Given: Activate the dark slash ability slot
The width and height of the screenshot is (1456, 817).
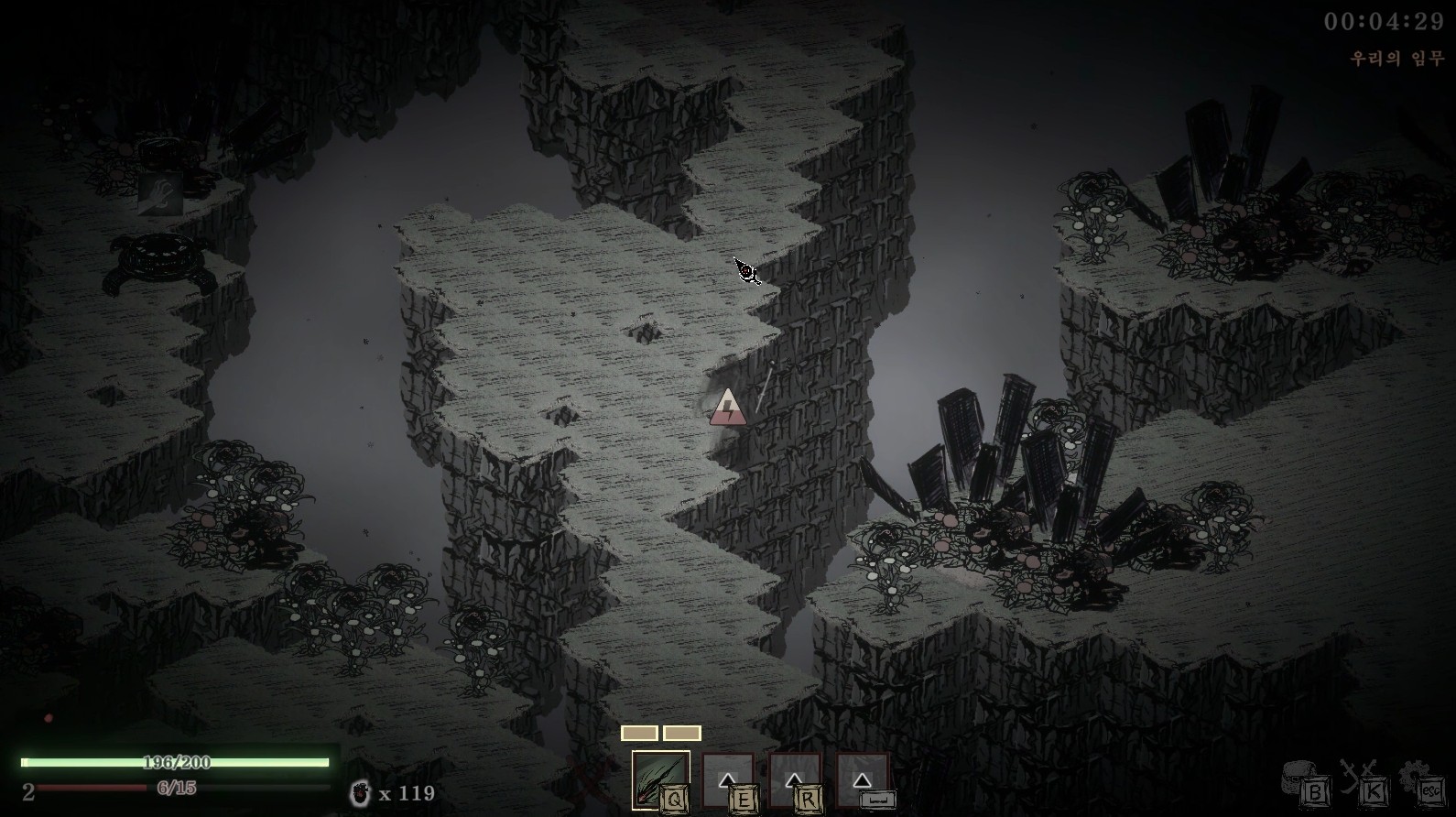Looking at the screenshot, I should coord(659,779).
